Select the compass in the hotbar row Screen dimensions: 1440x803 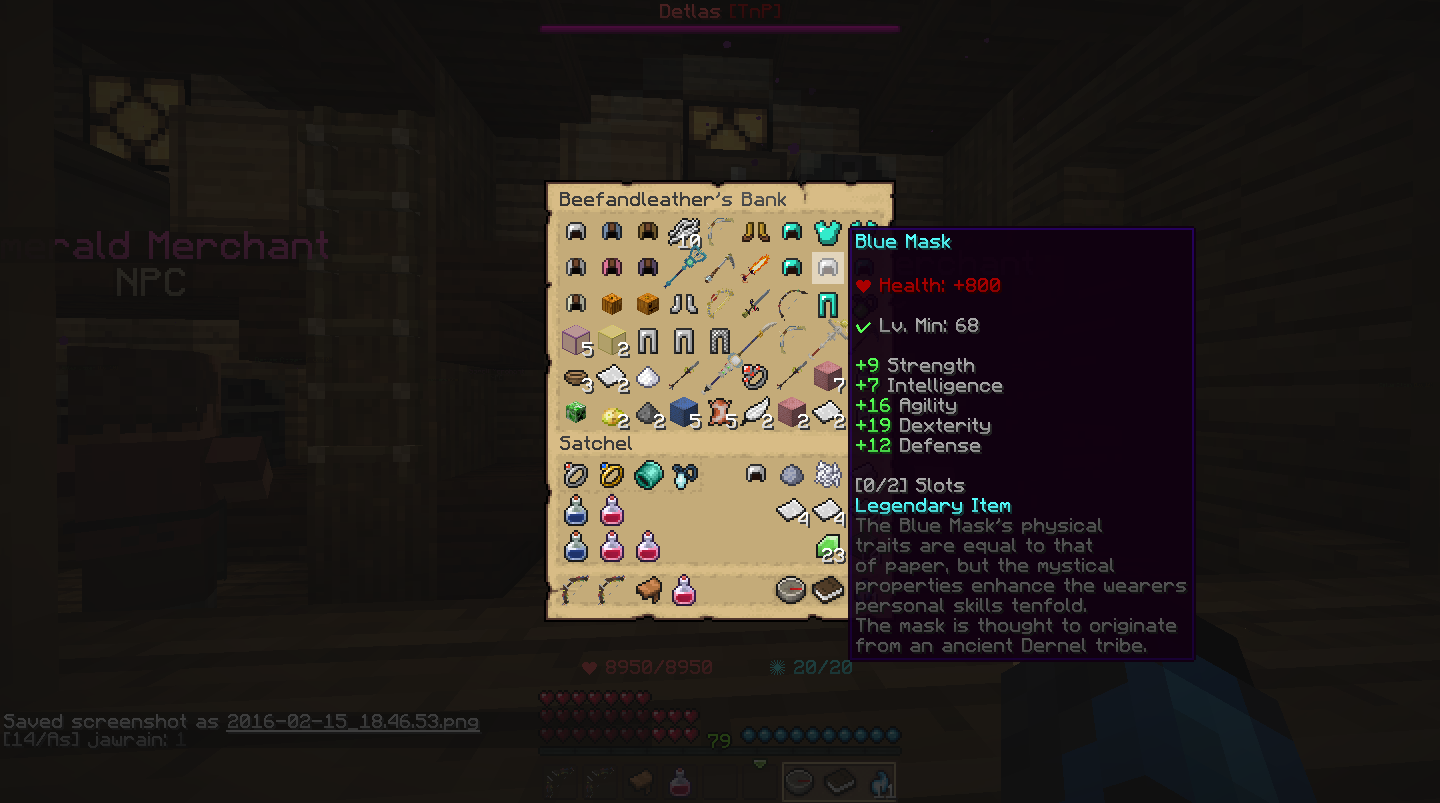[x=791, y=590]
